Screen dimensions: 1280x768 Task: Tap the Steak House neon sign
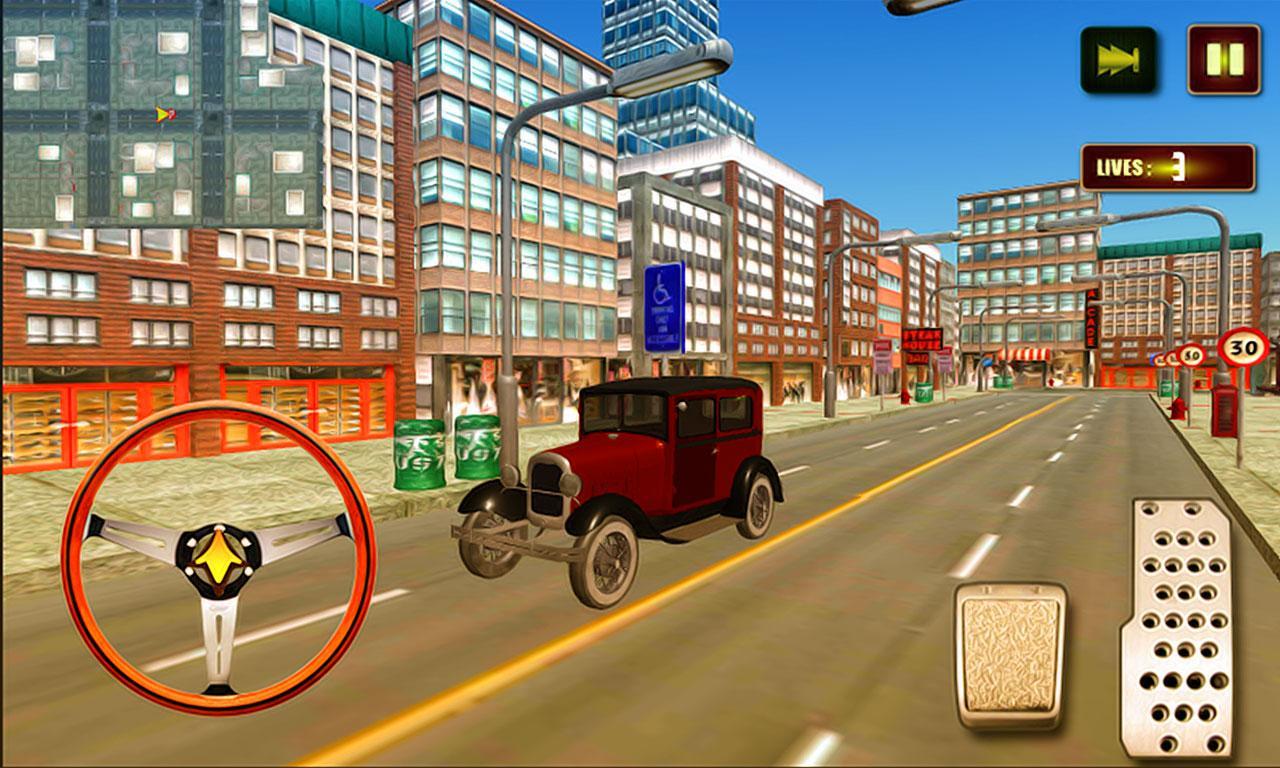pyautogui.click(x=922, y=339)
